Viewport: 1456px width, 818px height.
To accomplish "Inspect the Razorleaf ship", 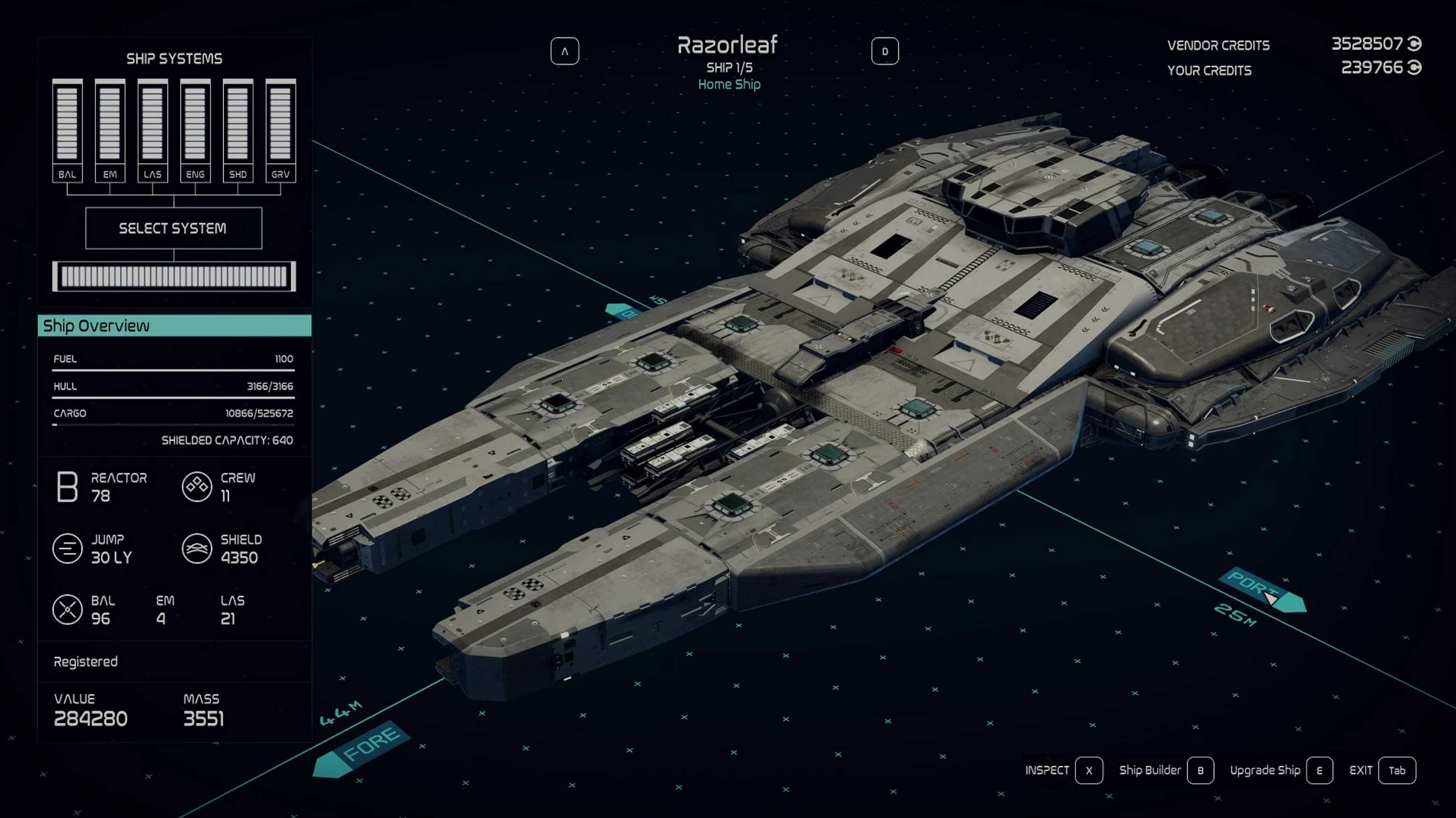I will click(x=1089, y=770).
